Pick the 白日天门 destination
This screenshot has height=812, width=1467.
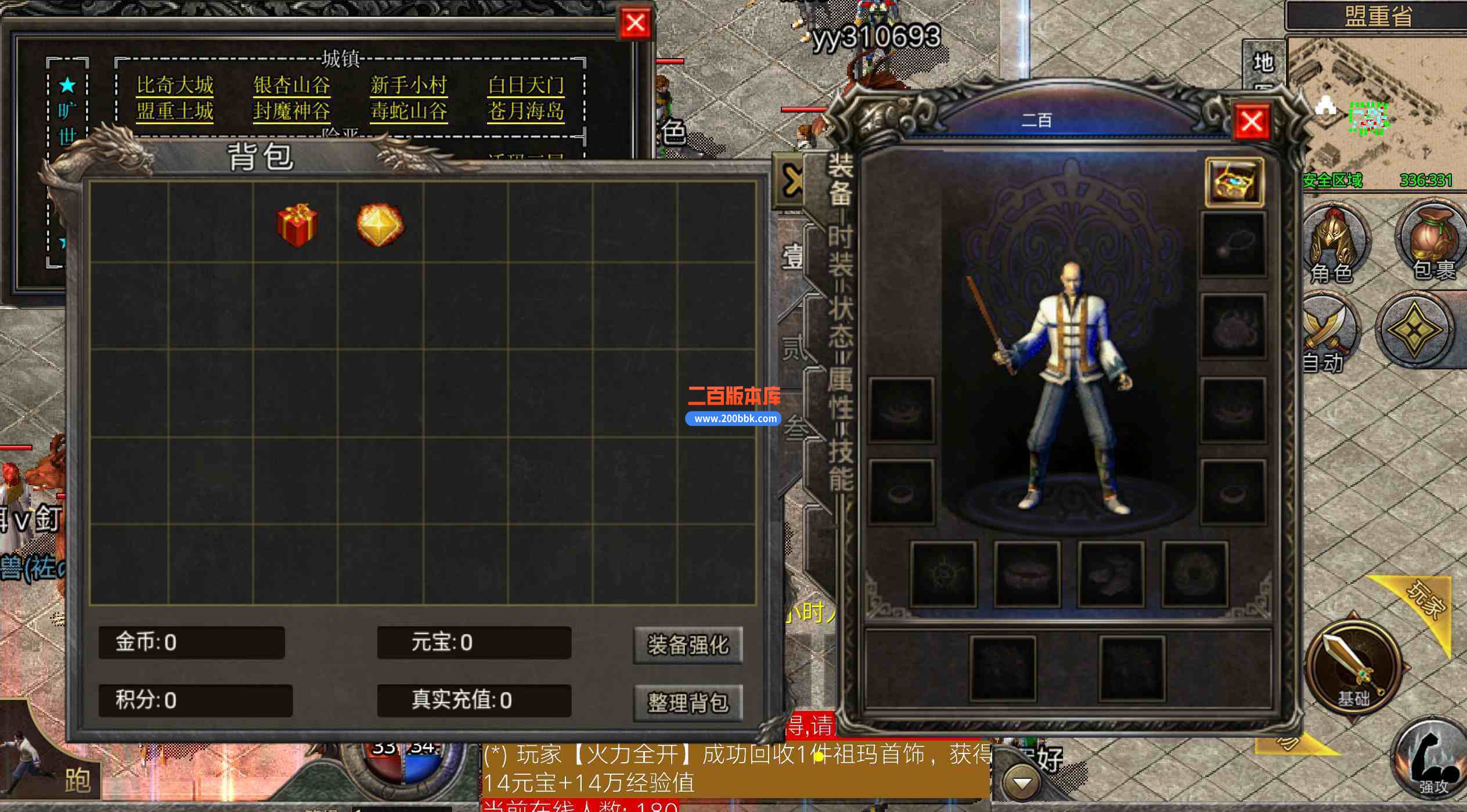(x=526, y=85)
